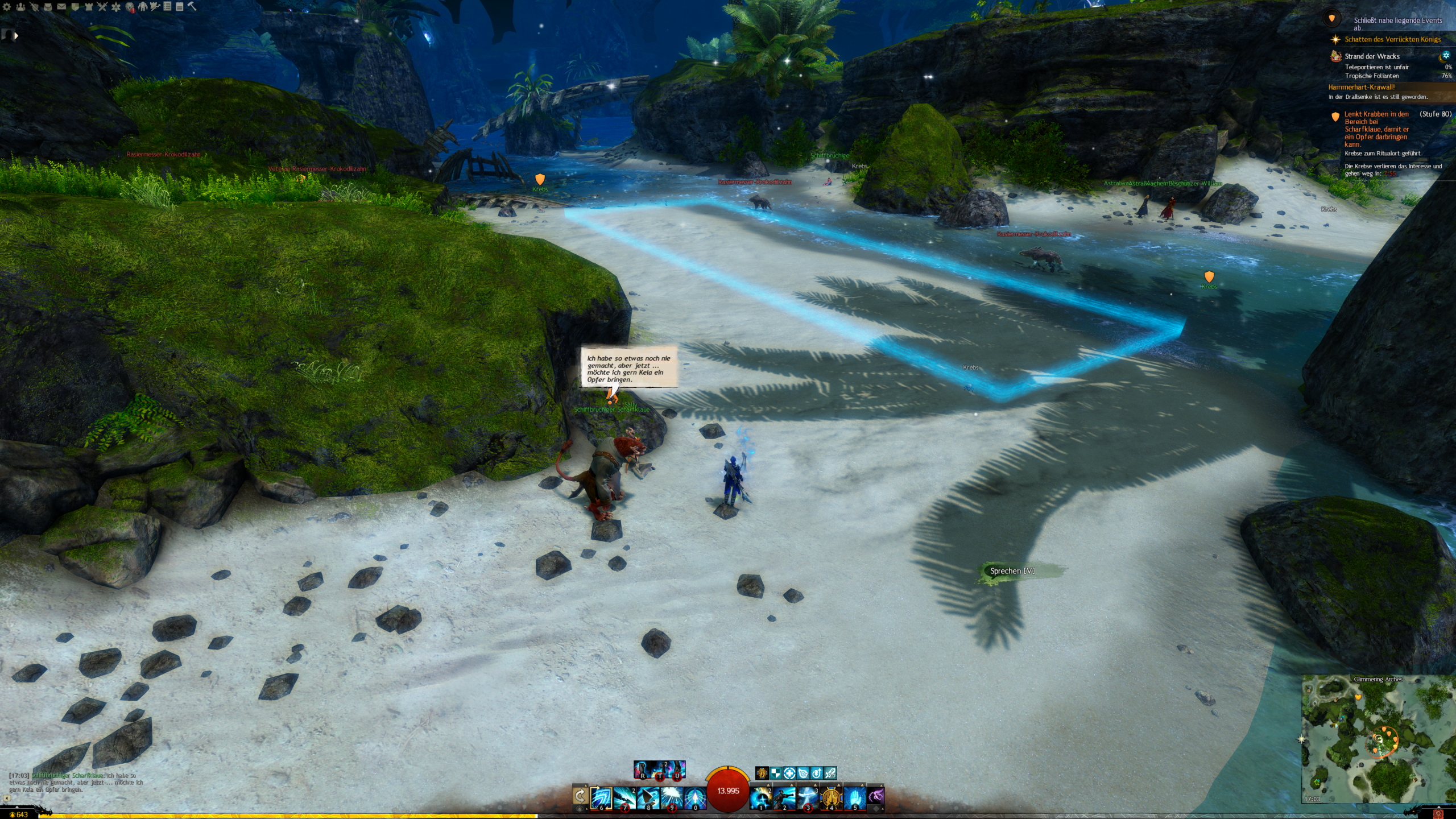
Task: Click the weapon swap arrows button
Action: tap(580, 796)
